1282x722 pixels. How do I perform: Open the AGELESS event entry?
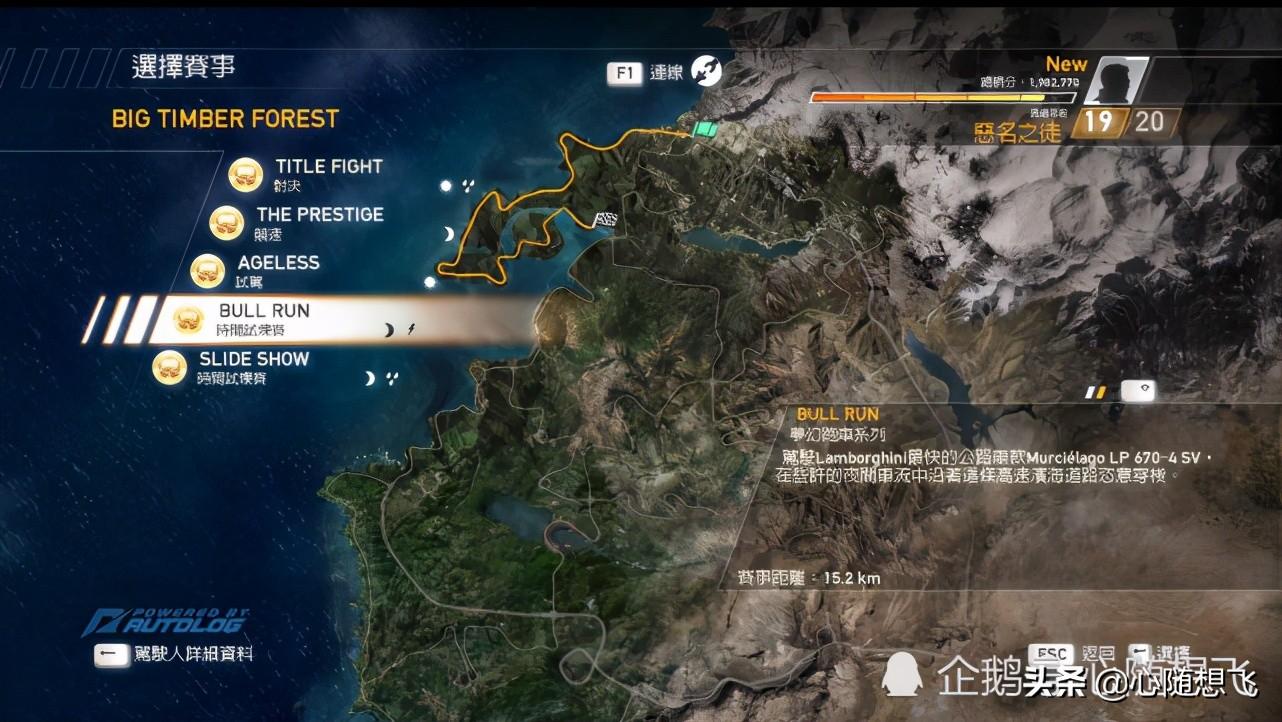coord(278,264)
